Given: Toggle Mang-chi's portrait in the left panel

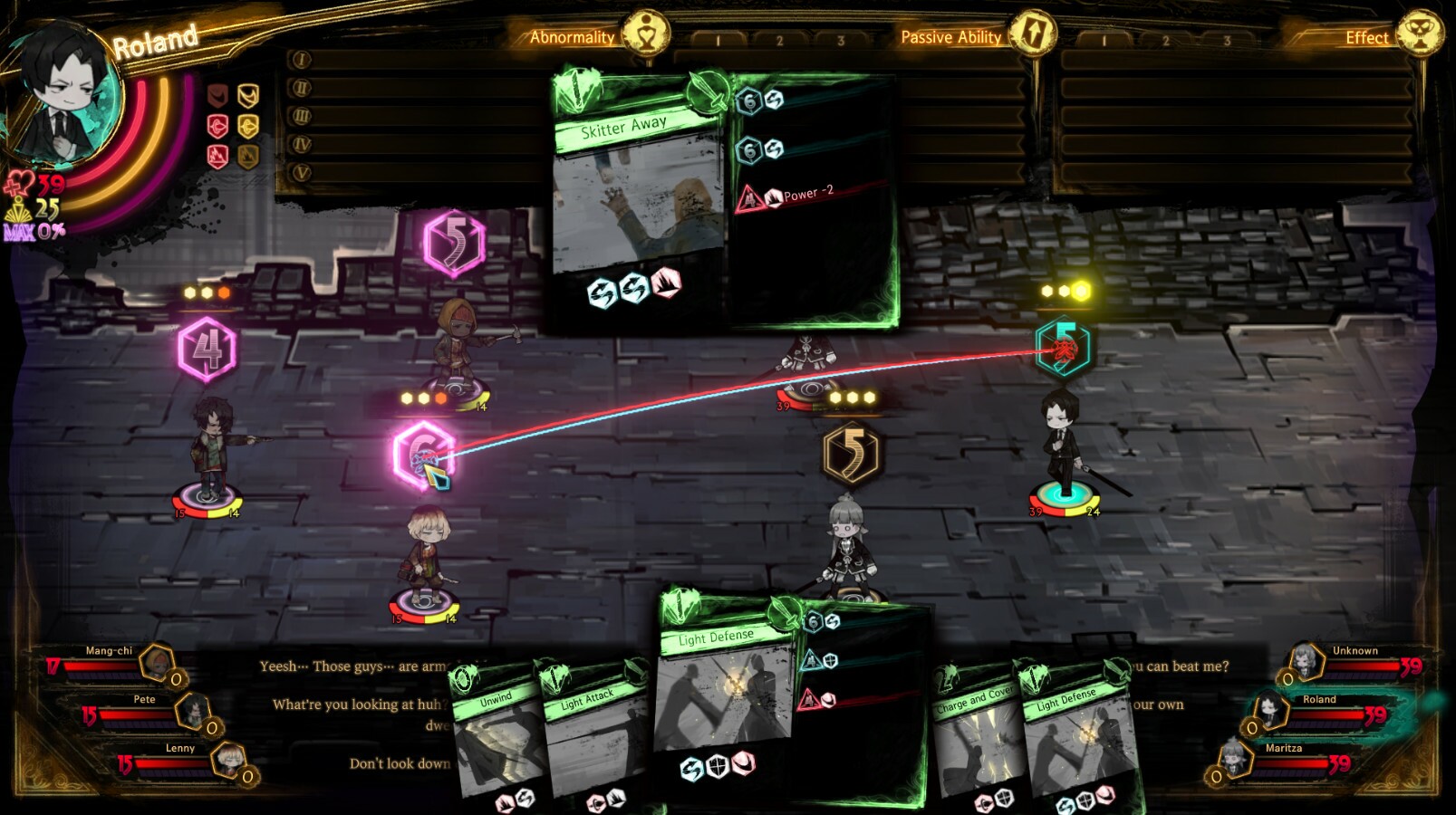Looking at the screenshot, I should [x=154, y=662].
